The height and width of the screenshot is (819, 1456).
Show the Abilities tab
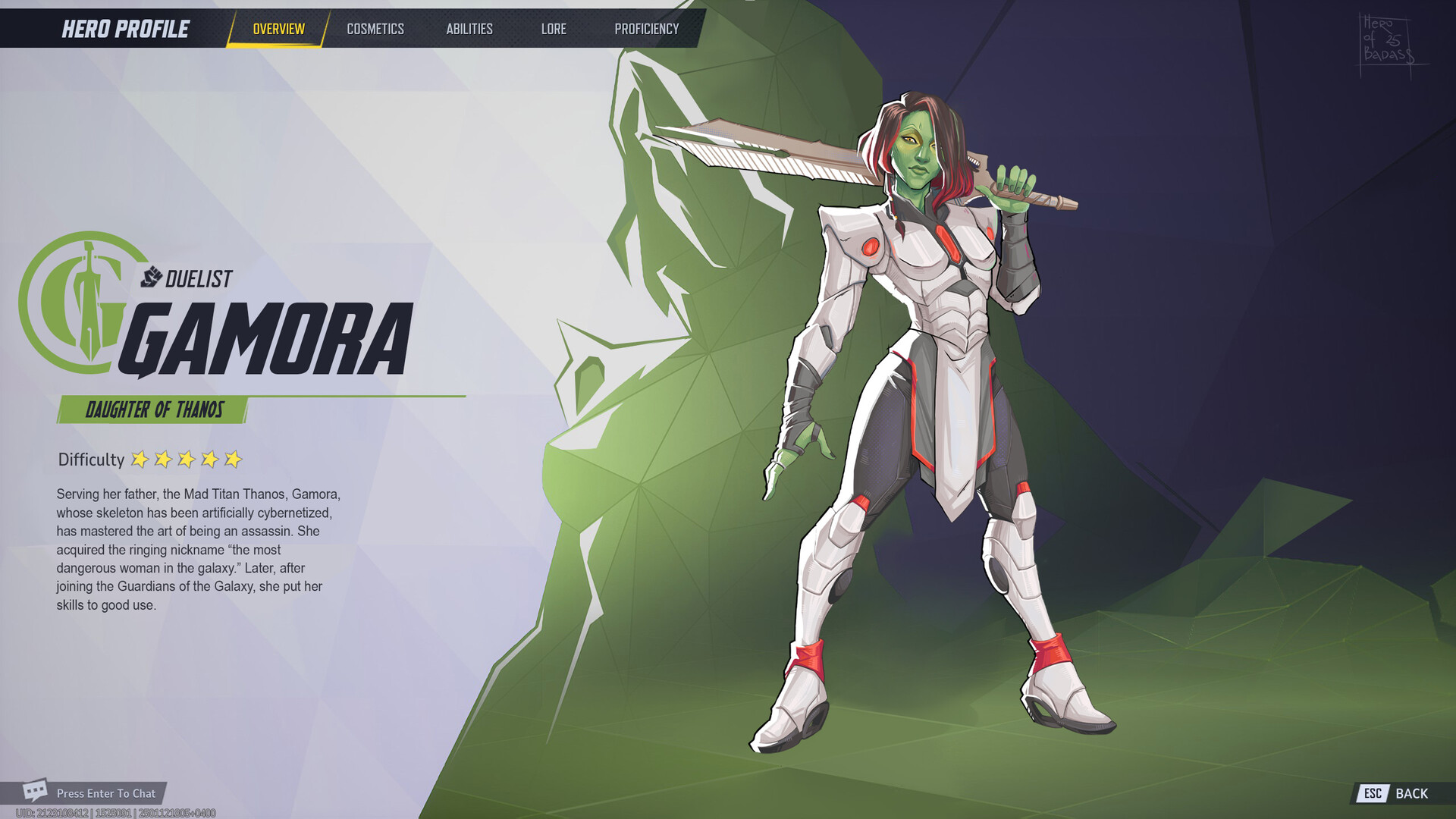[x=469, y=29]
